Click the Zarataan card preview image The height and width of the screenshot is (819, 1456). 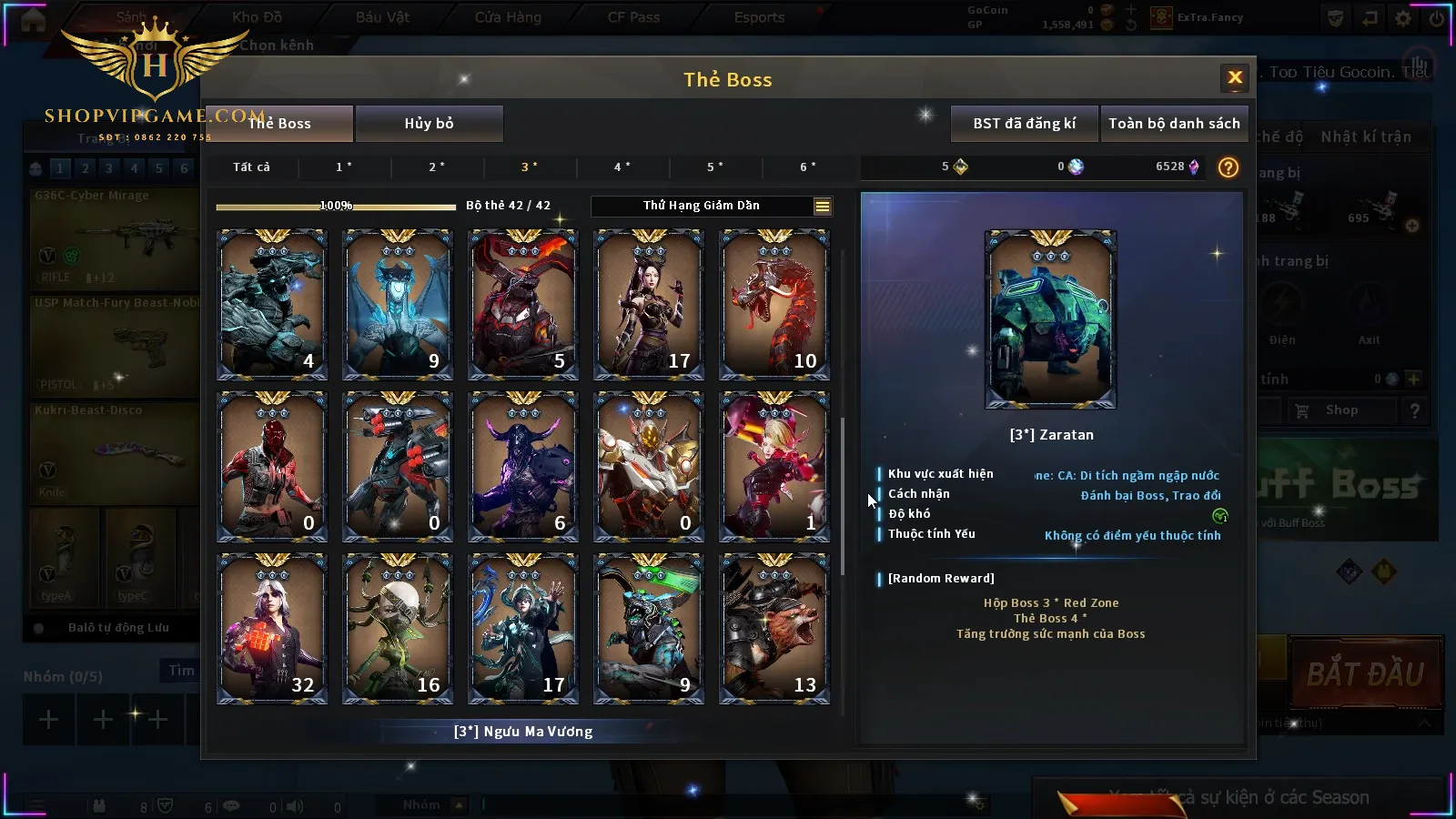pyautogui.click(x=1050, y=319)
